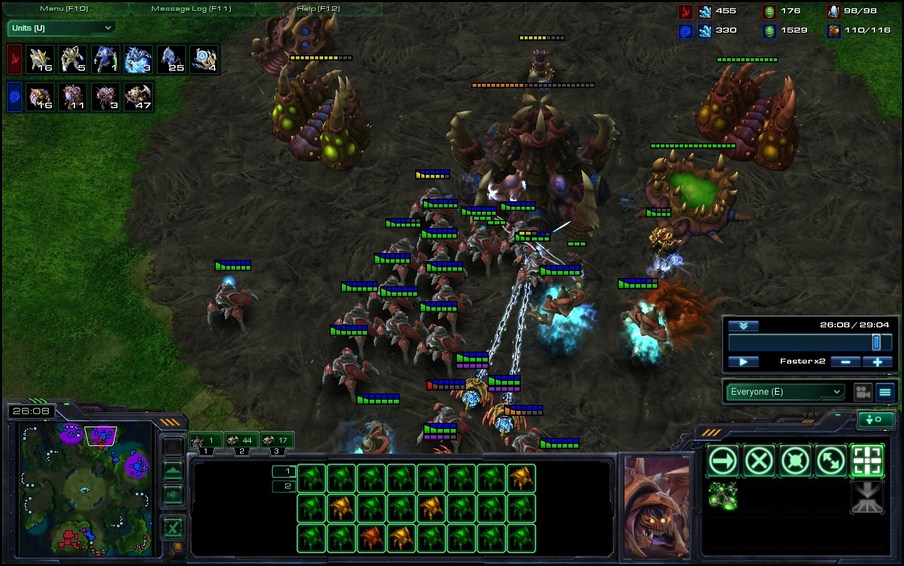Activate the Stop command icon

[x=760, y=460]
